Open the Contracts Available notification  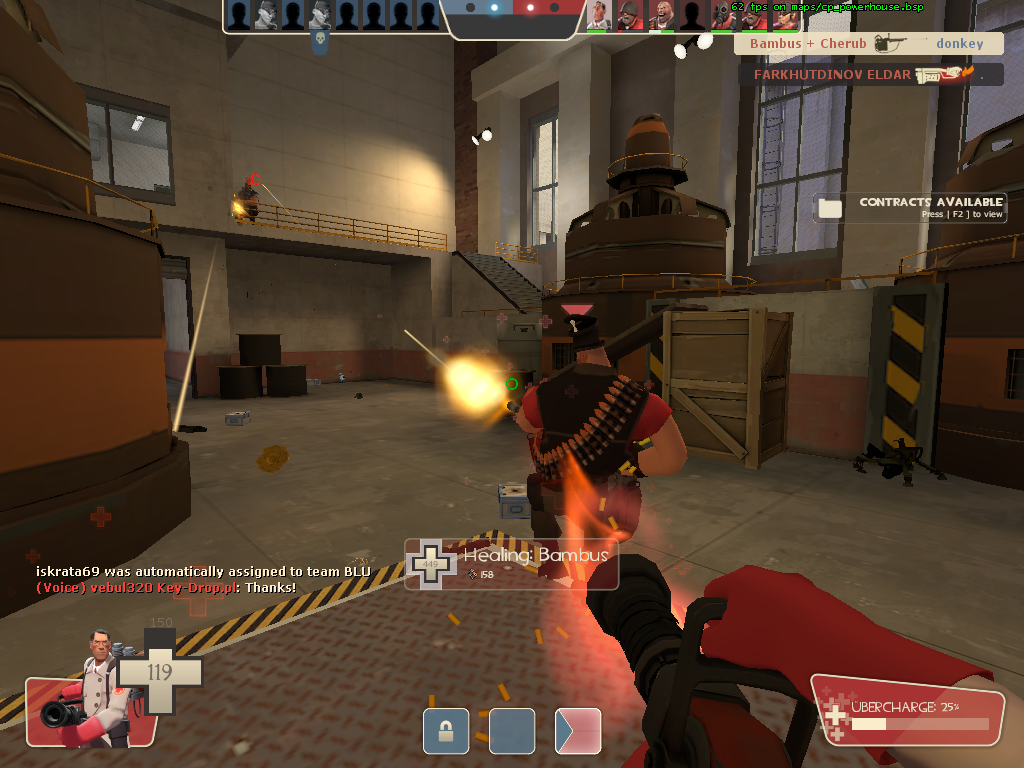pyautogui.click(x=910, y=207)
